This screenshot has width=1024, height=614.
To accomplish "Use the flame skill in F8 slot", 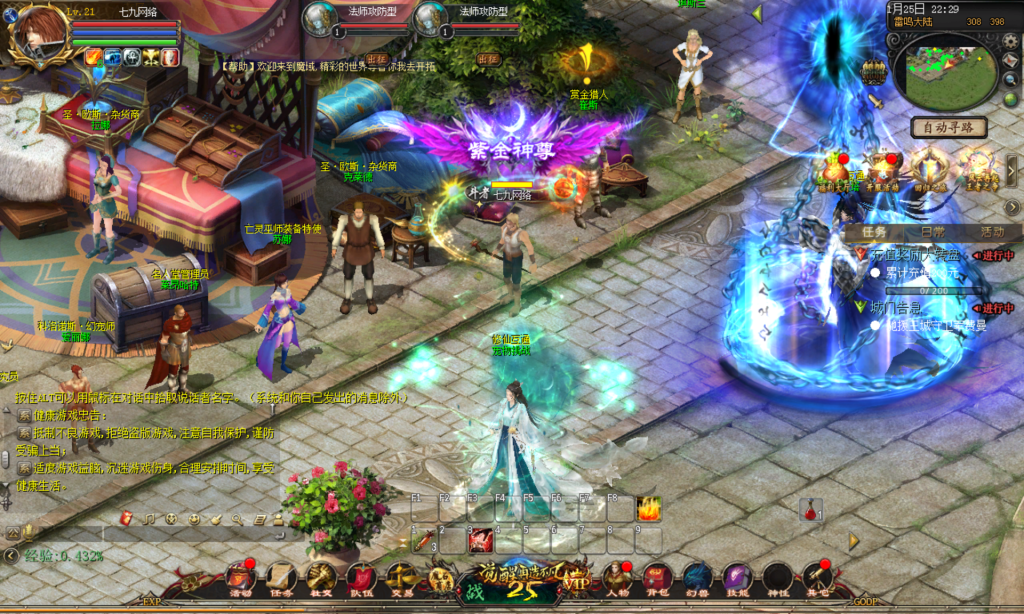I will click(649, 509).
